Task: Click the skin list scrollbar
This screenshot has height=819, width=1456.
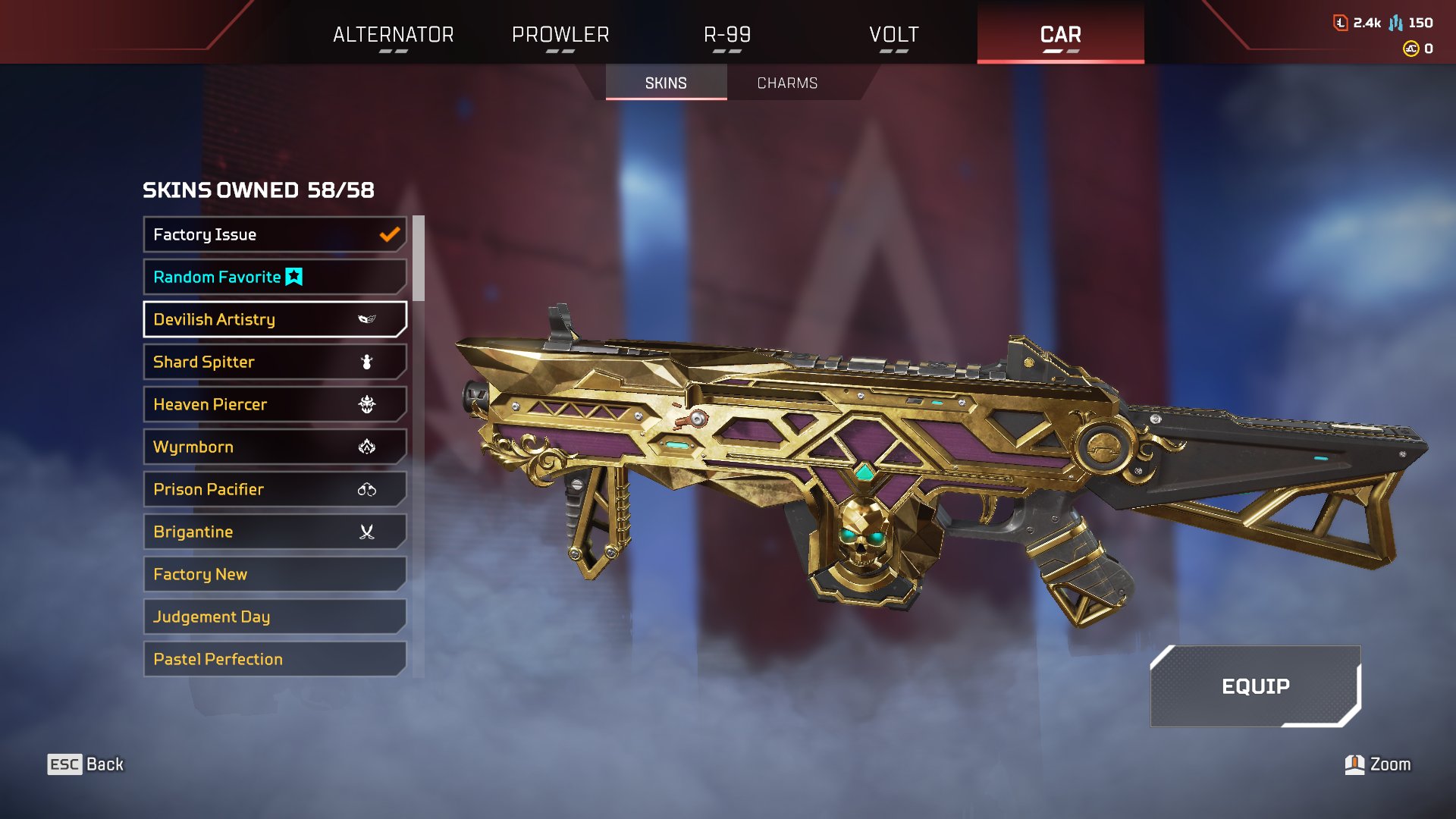Action: point(419,258)
